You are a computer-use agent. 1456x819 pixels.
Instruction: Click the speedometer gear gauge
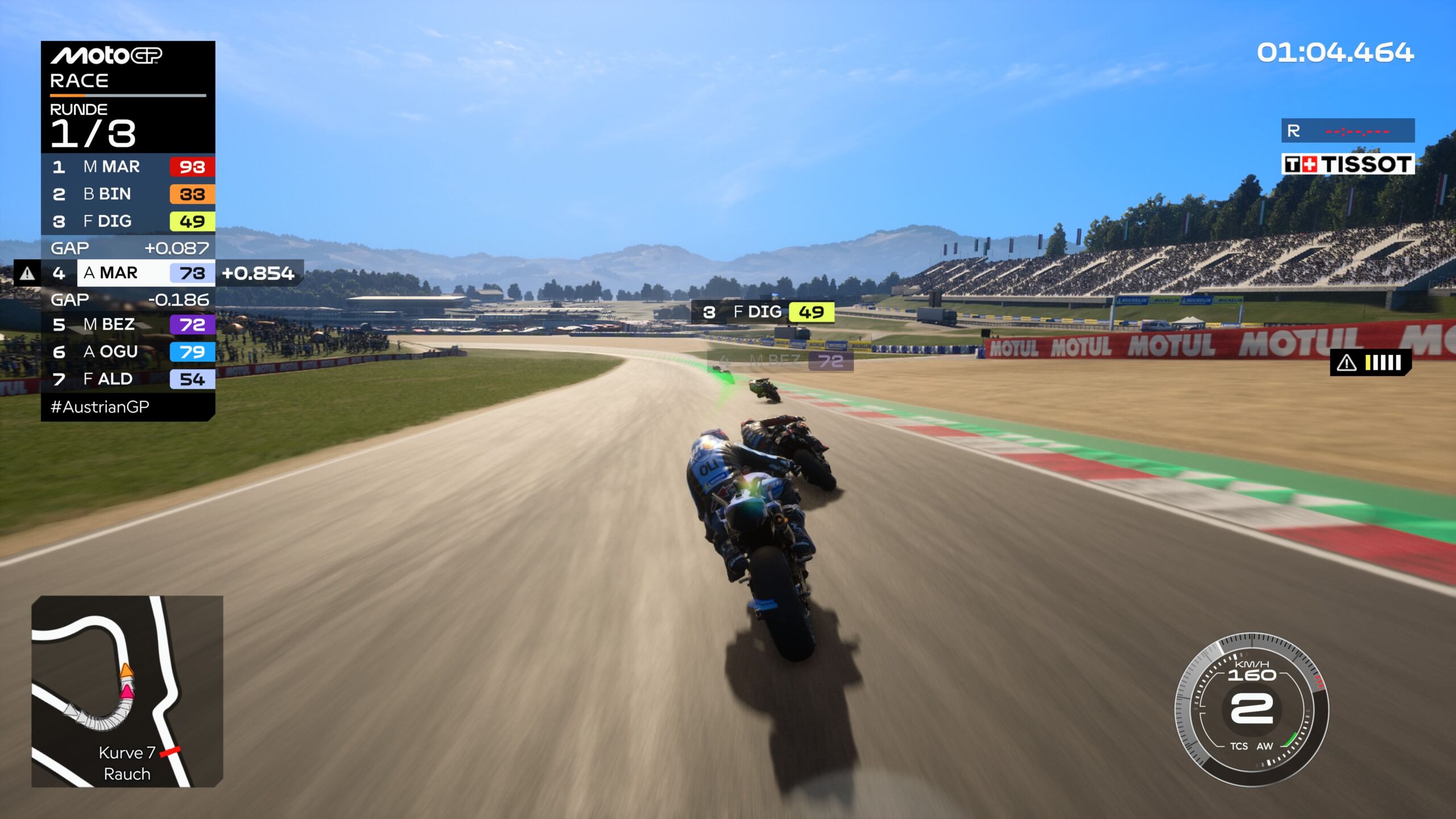tap(1251, 709)
